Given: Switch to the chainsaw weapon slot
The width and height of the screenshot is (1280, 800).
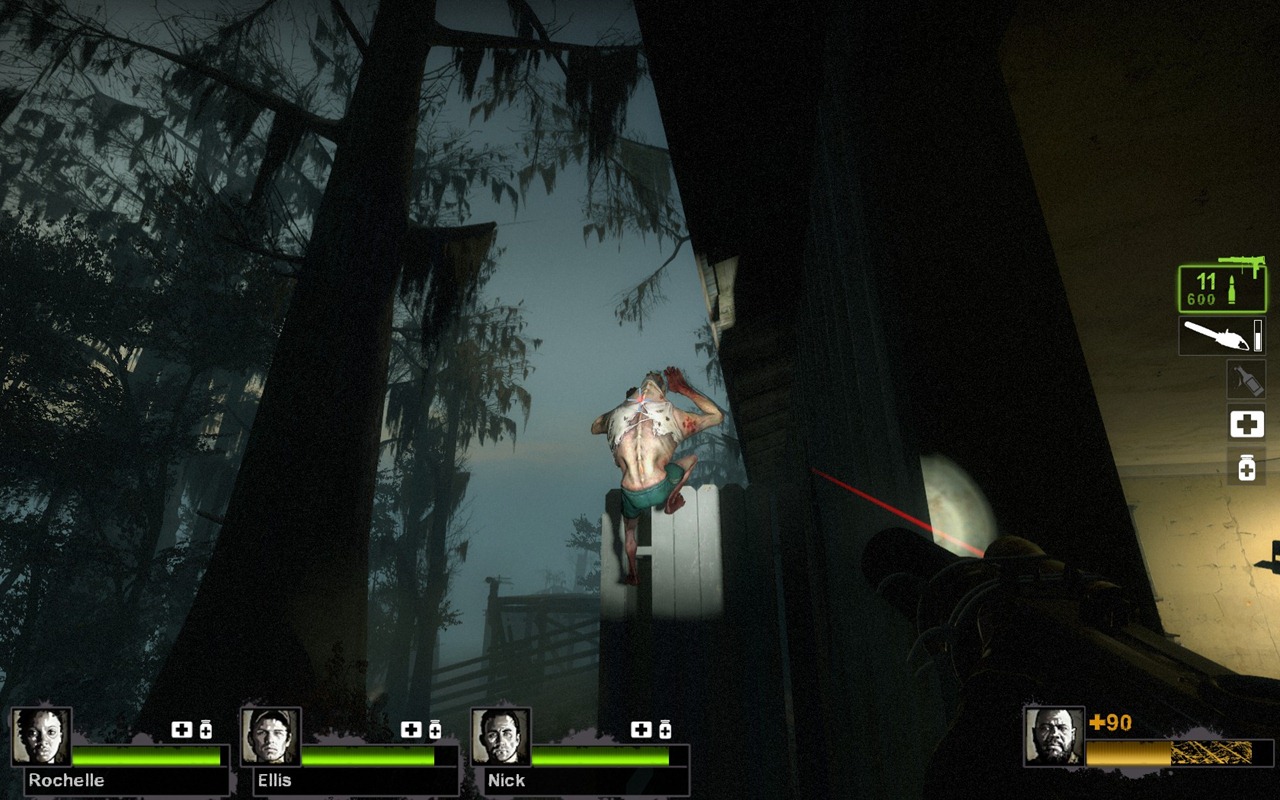Looking at the screenshot, I should point(1221,336).
